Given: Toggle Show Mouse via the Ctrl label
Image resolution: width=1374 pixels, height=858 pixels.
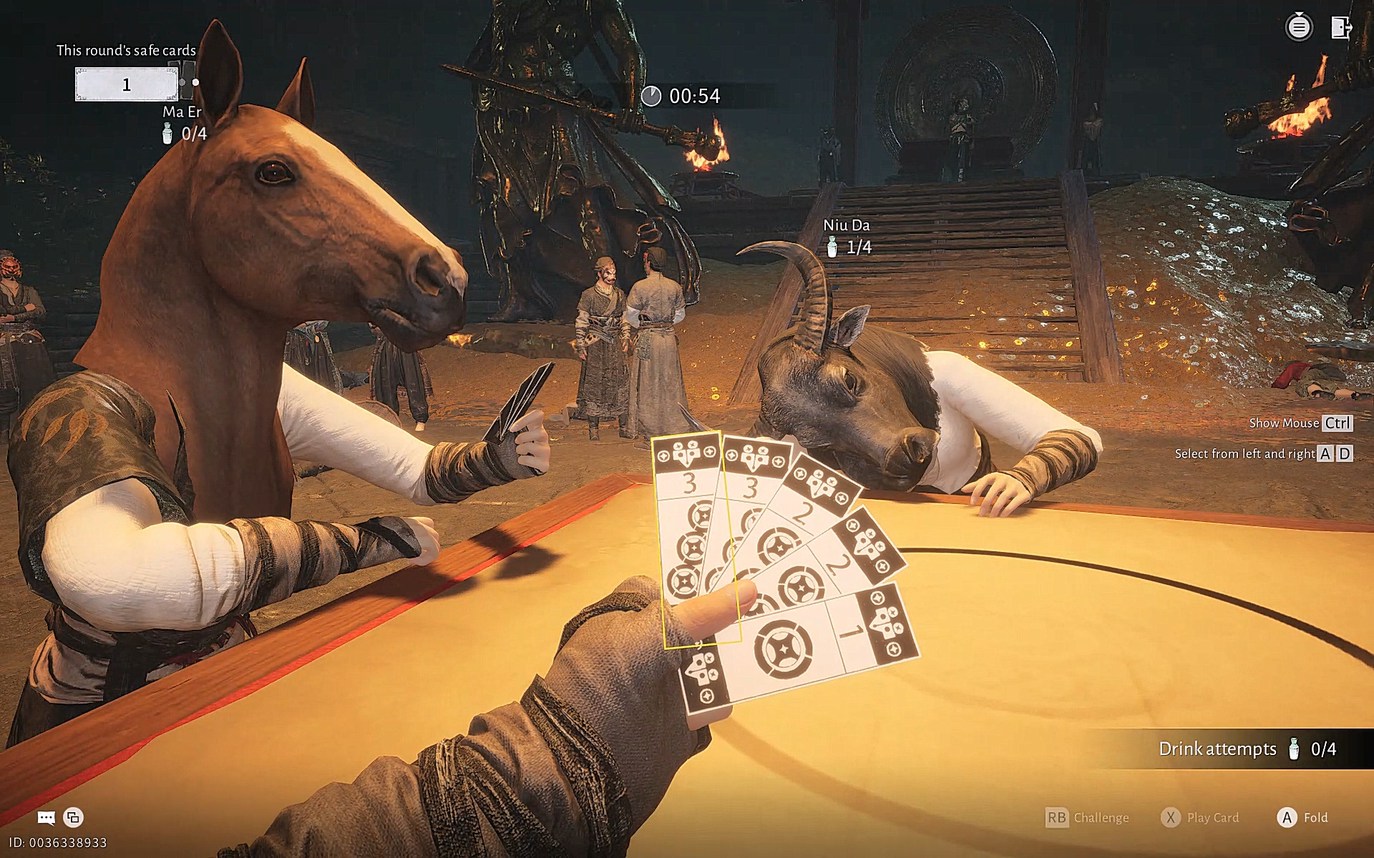Looking at the screenshot, I should pos(1340,423).
